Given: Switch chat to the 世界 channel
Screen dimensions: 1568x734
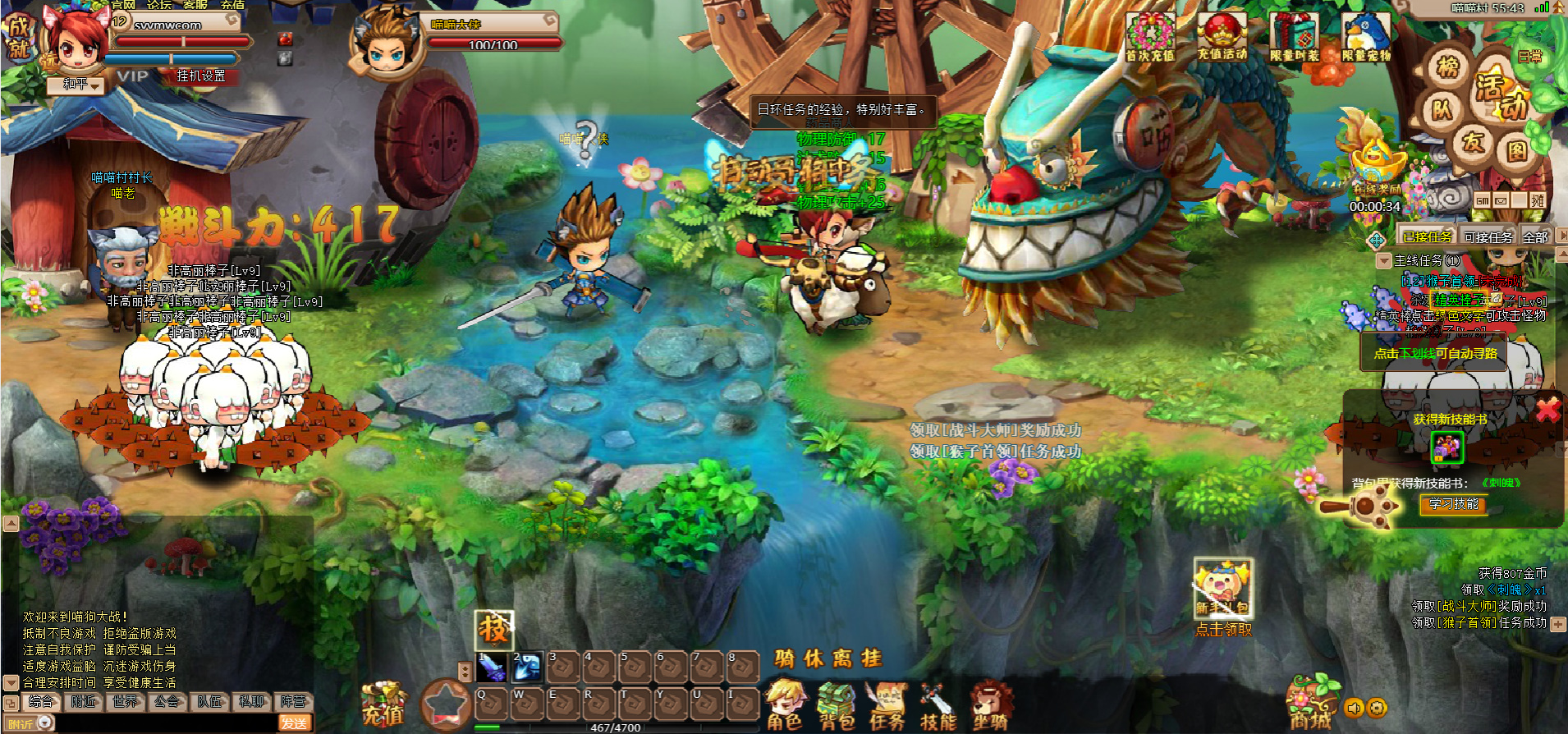Looking at the screenshot, I should tap(126, 701).
